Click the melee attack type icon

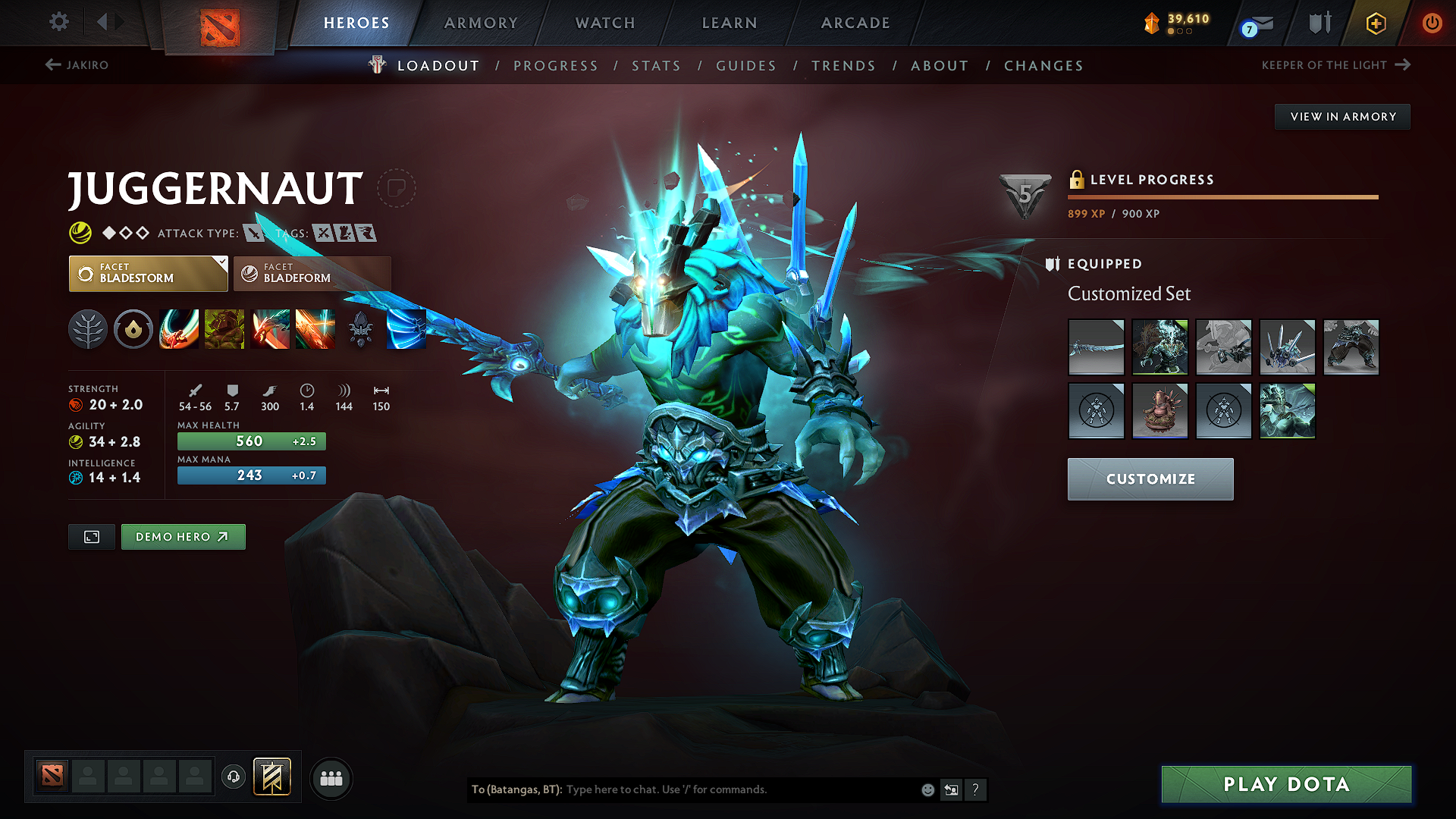[x=255, y=233]
